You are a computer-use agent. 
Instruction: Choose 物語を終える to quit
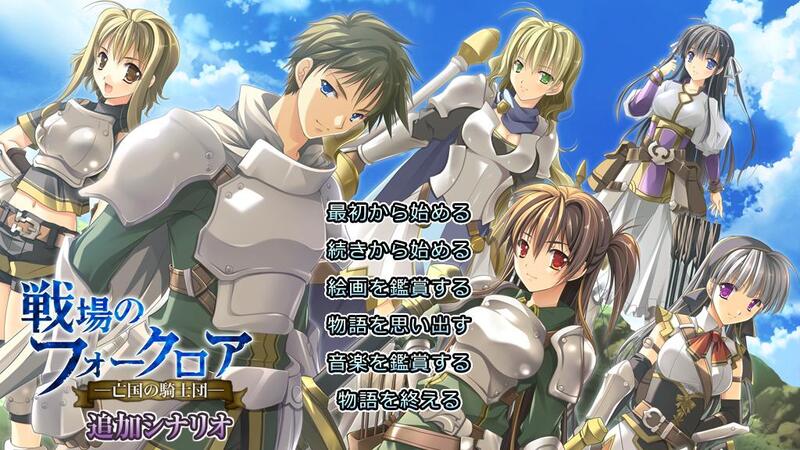pos(399,400)
